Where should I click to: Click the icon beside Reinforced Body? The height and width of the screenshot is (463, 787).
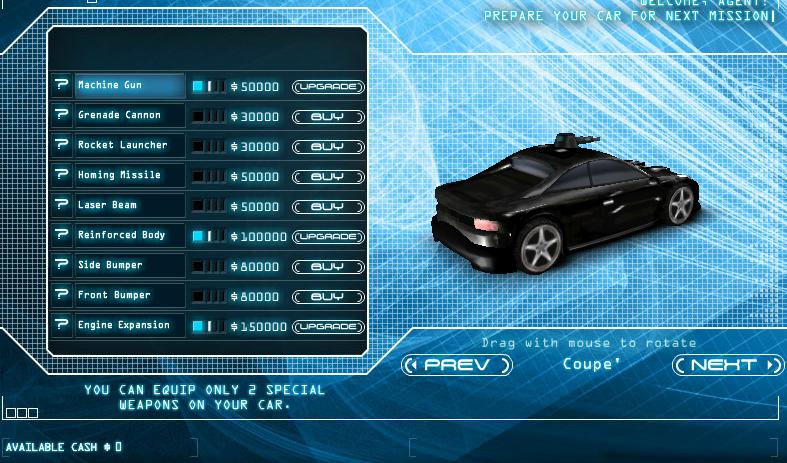tap(62, 236)
